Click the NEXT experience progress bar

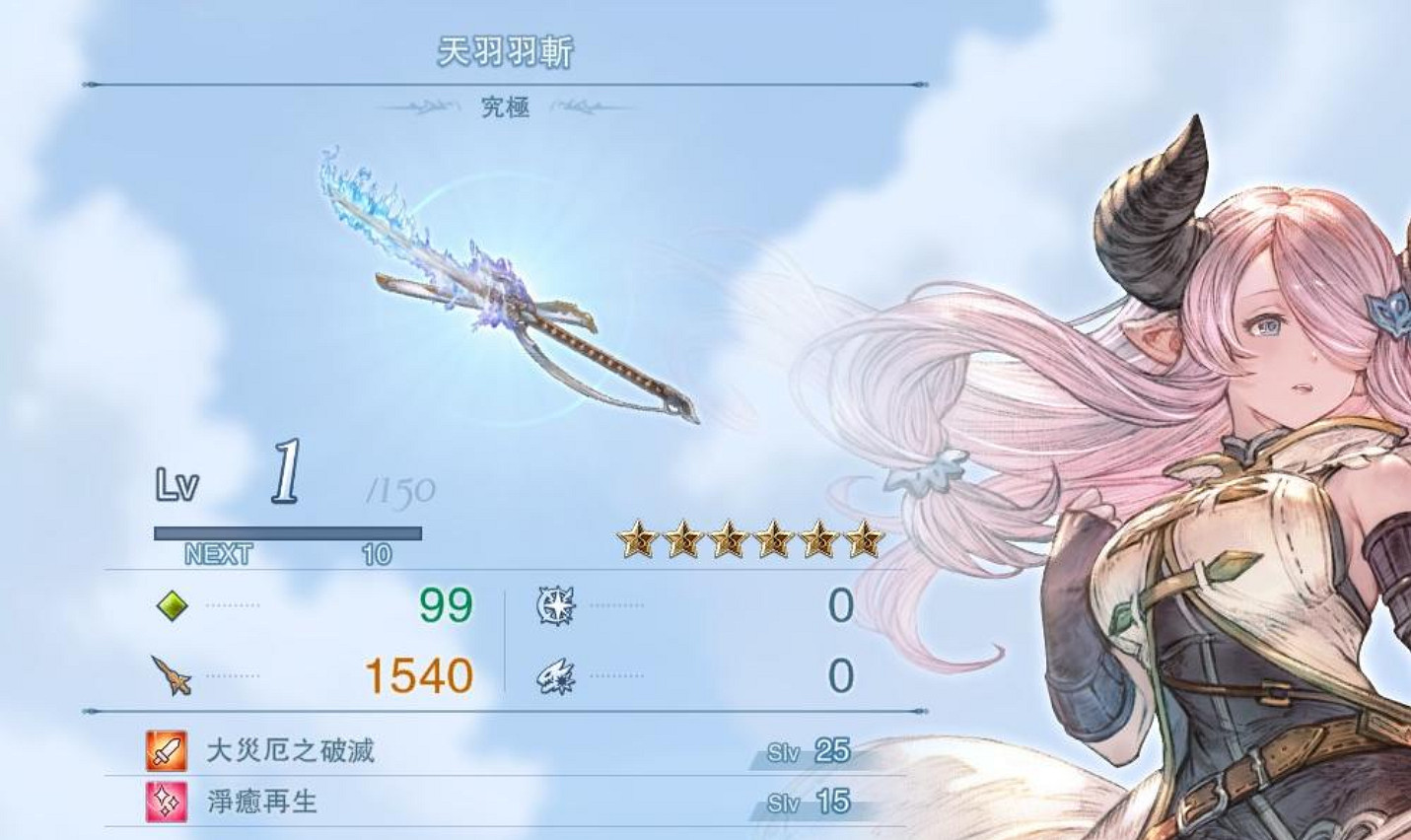[x=286, y=533]
